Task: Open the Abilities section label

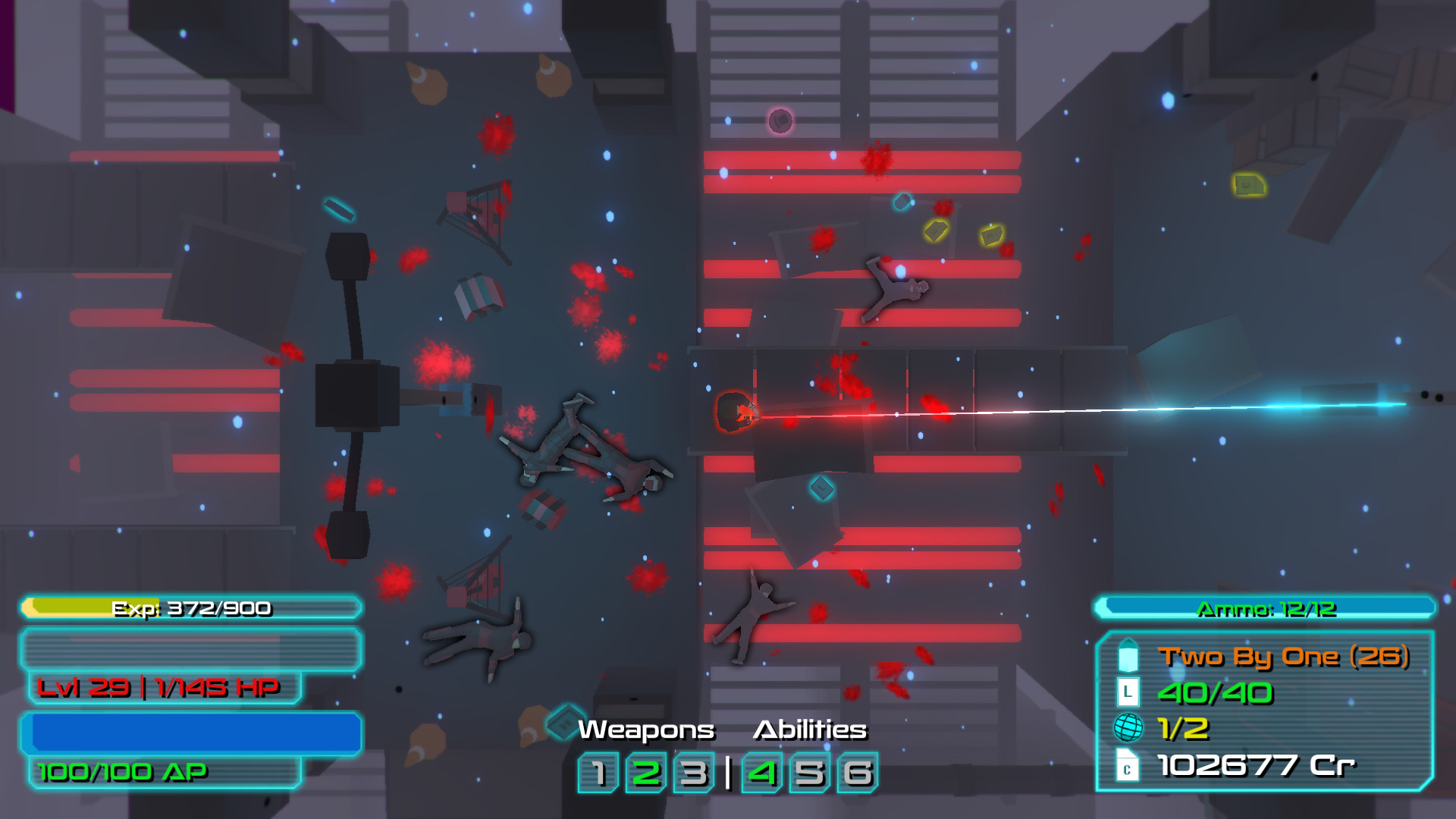Action: pos(810,730)
